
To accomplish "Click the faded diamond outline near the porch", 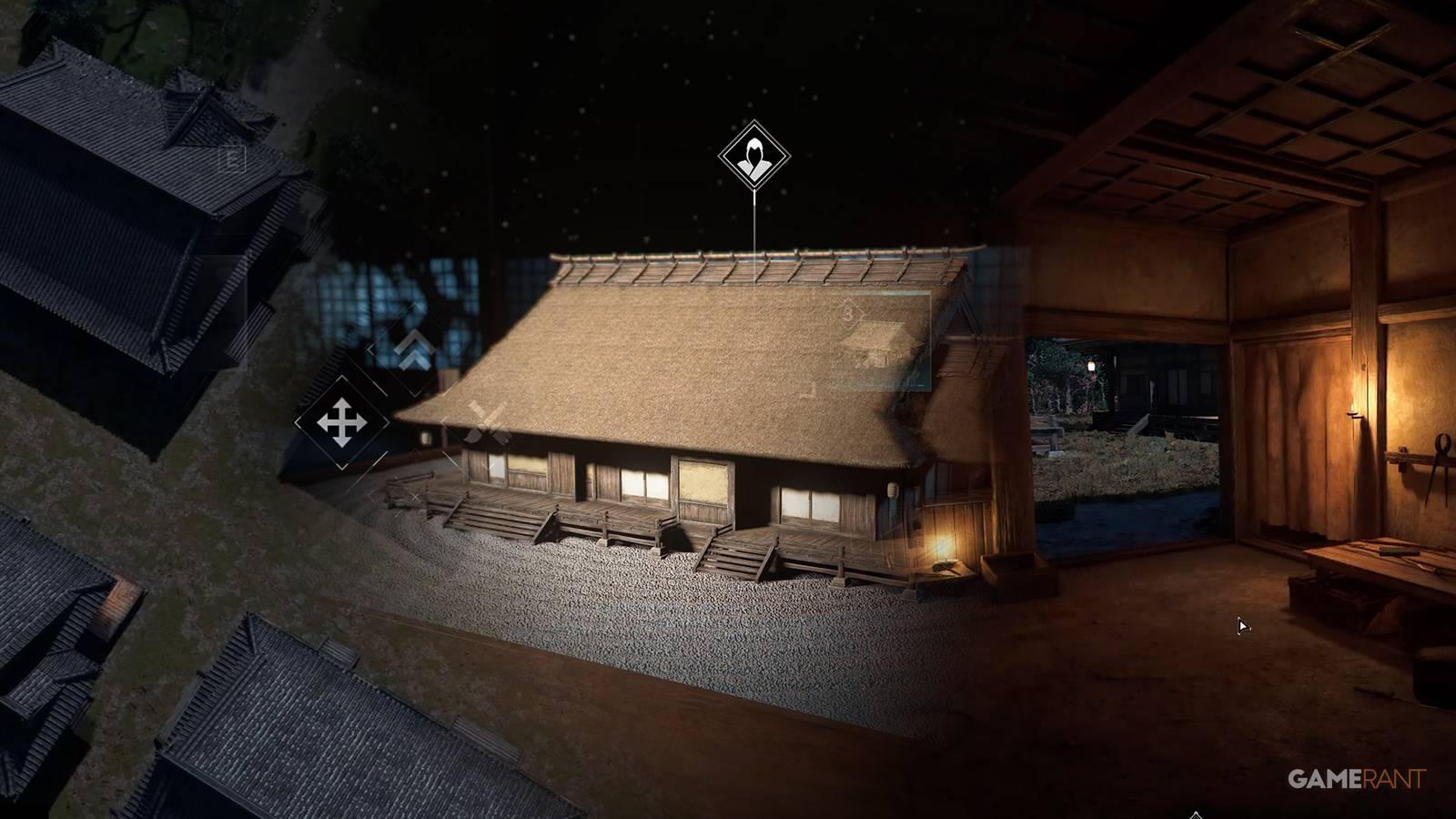I will pyautogui.click(x=415, y=495).
